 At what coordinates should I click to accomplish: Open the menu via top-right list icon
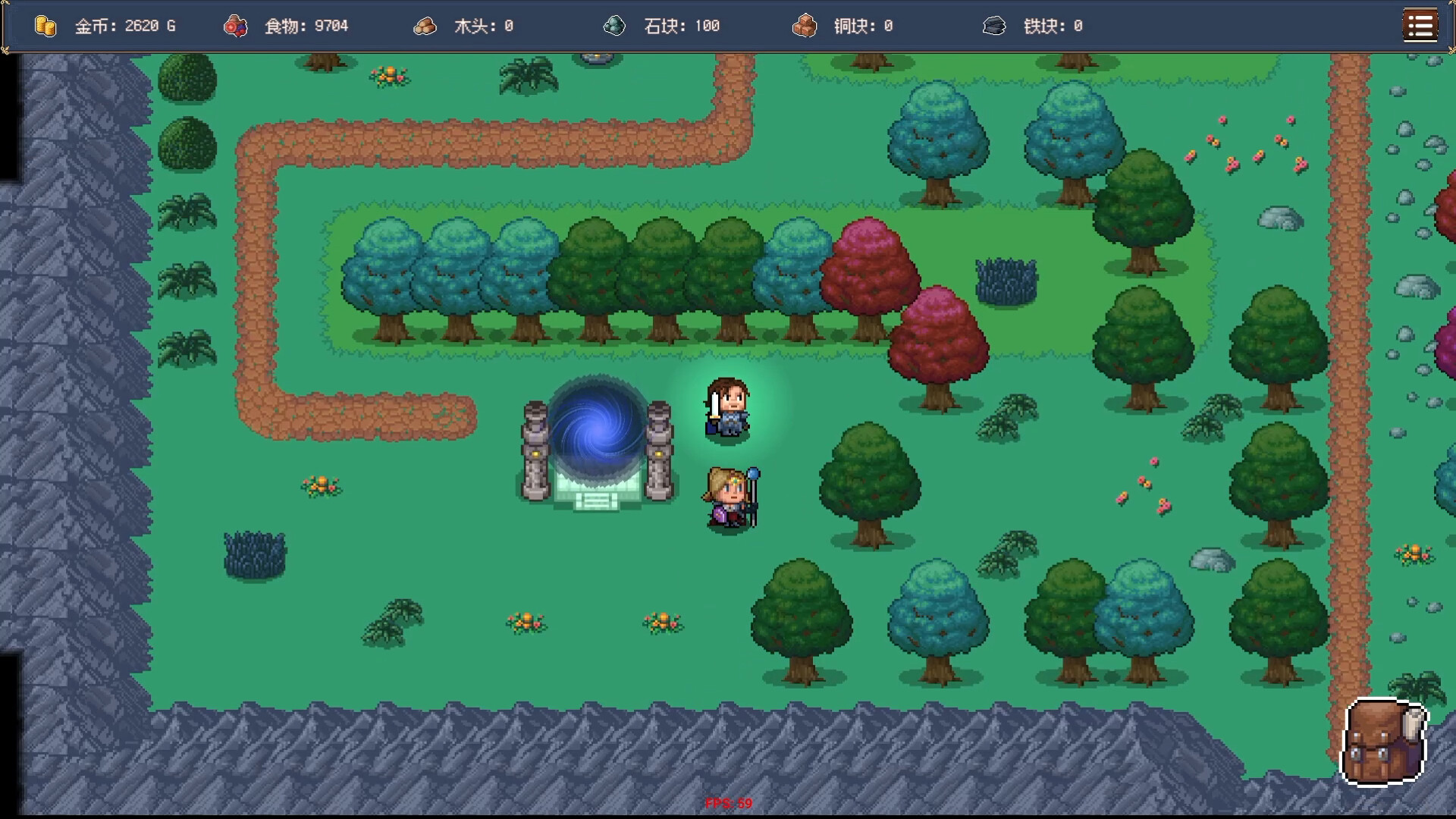click(1420, 25)
